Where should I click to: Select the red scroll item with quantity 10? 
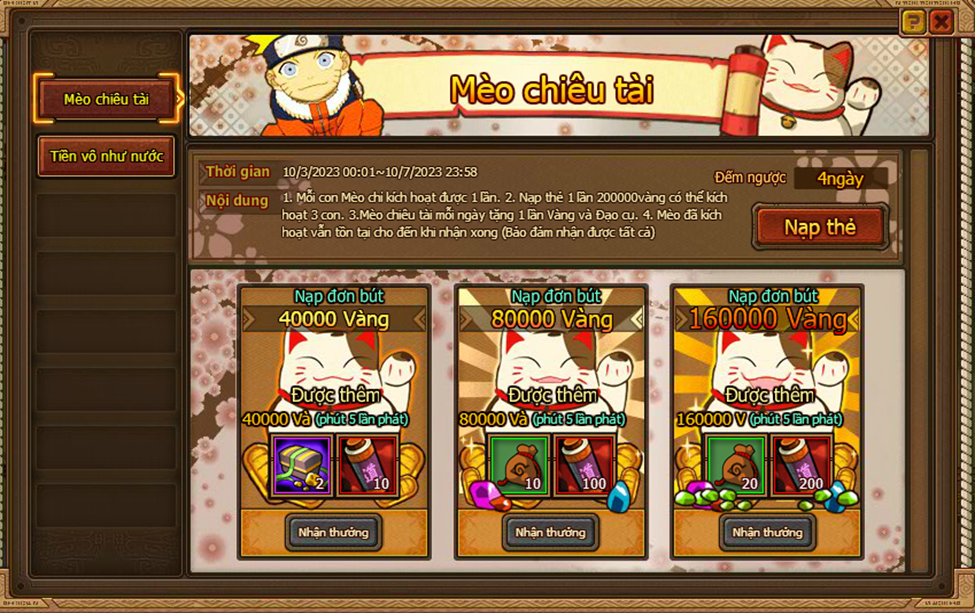point(367,465)
